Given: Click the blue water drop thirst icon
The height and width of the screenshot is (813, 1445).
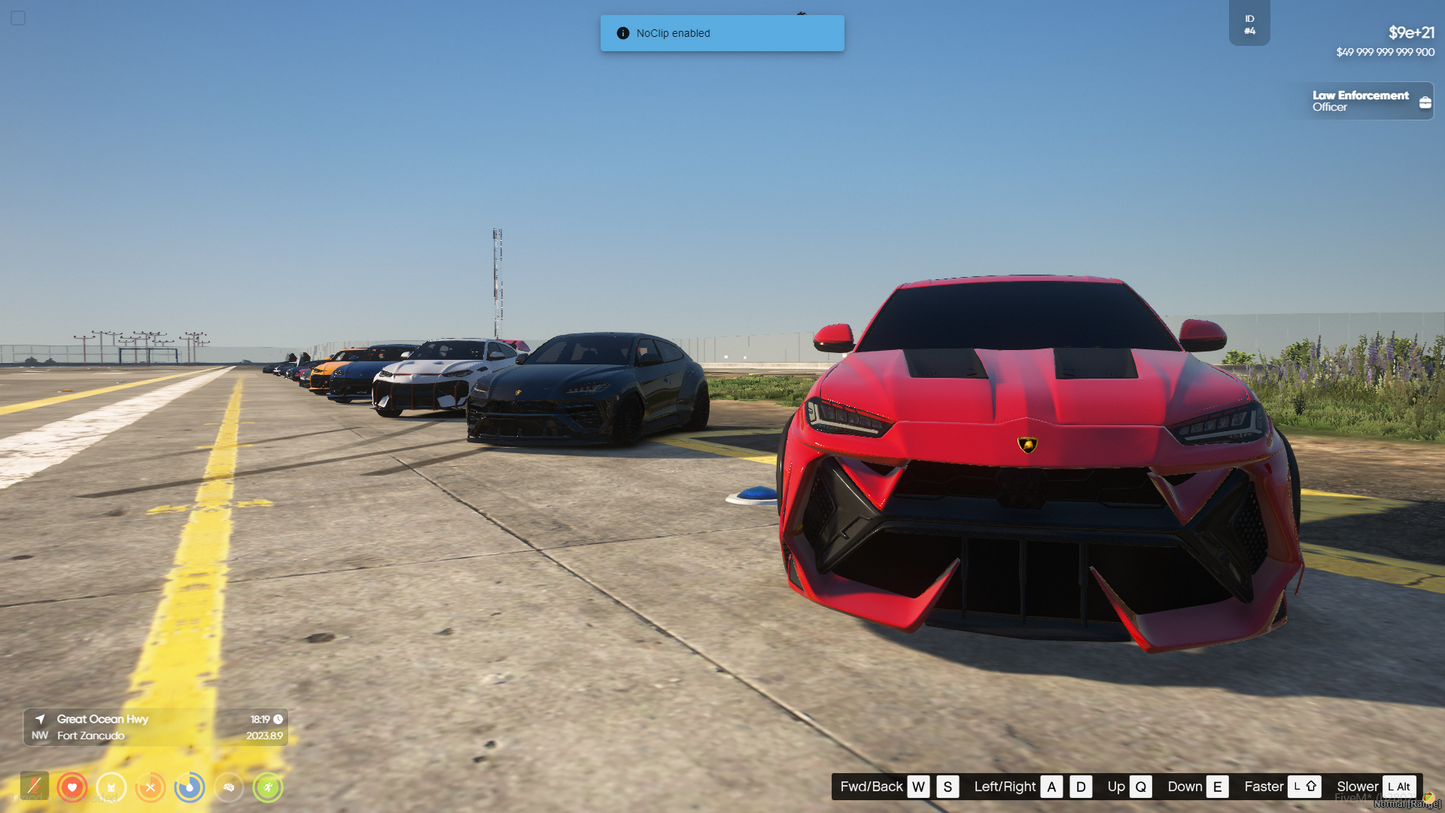Looking at the screenshot, I should (x=189, y=787).
